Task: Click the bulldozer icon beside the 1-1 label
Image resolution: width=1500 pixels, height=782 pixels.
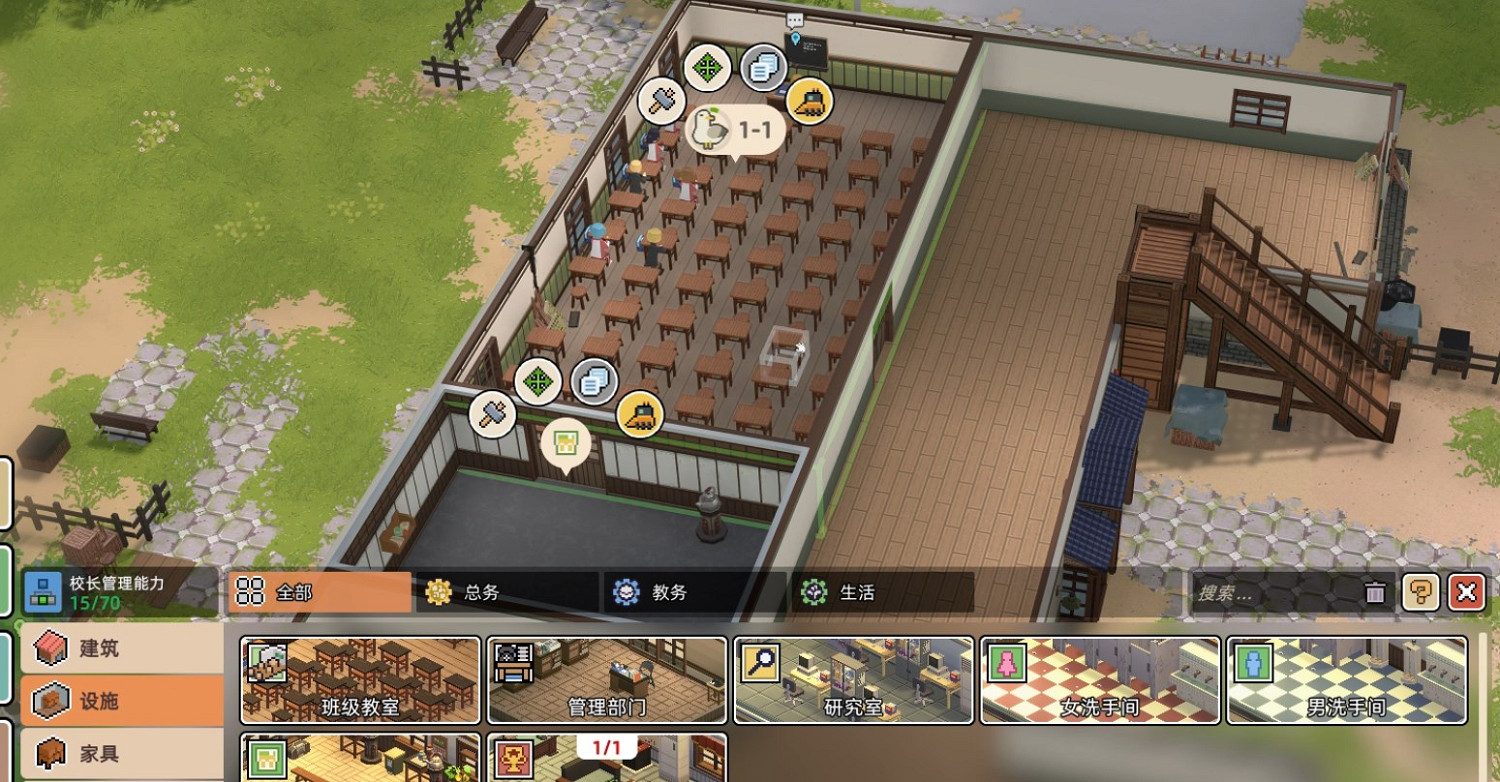Action: point(809,101)
